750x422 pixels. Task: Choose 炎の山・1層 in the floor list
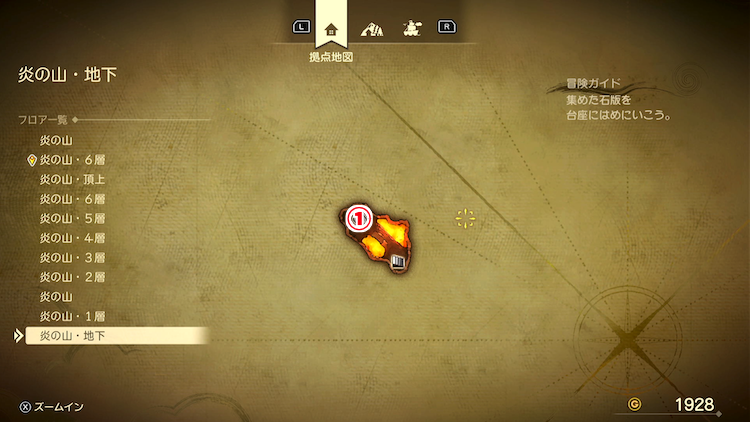[73, 316]
